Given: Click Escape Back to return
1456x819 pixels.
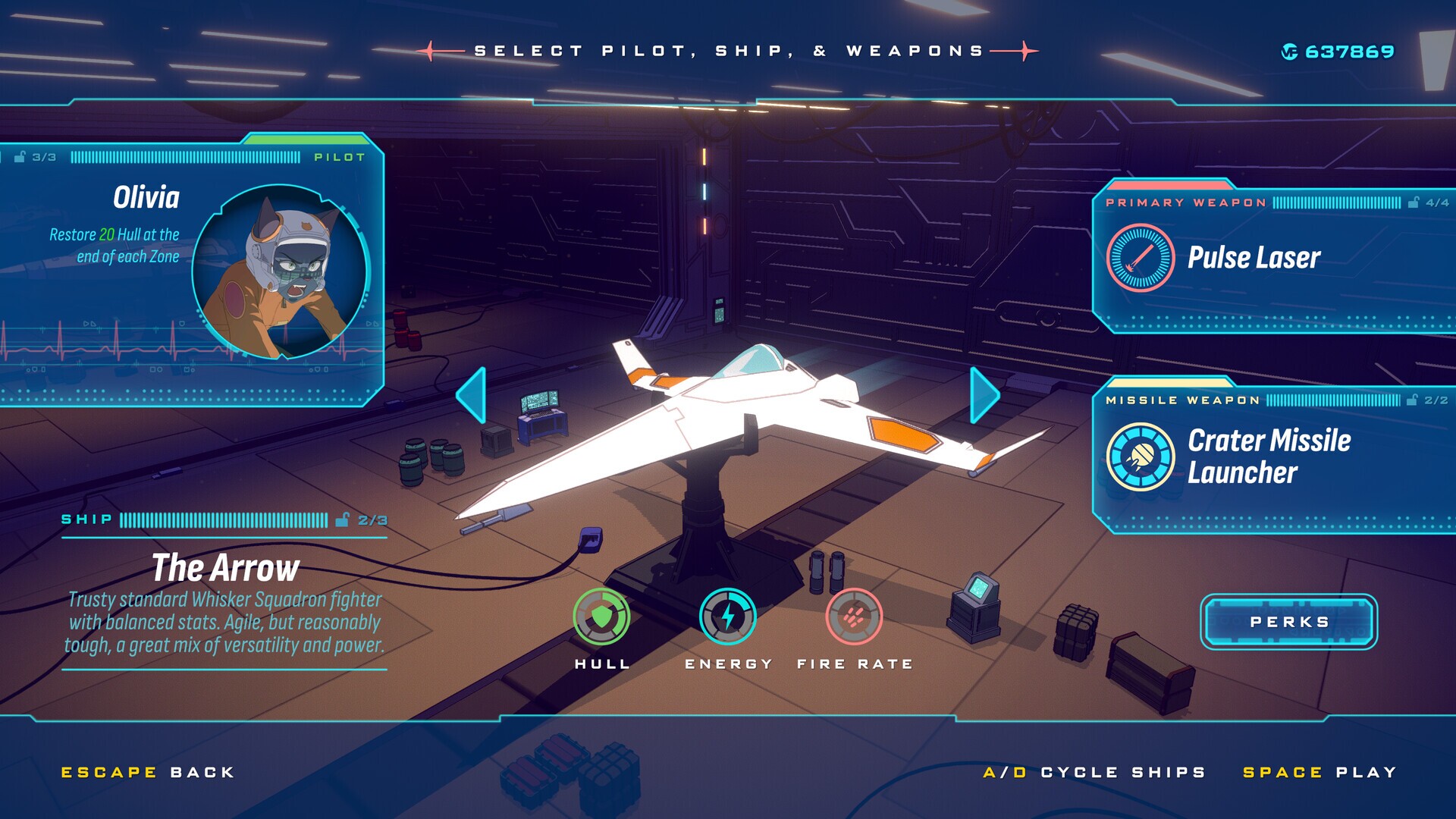Looking at the screenshot, I should [x=146, y=772].
